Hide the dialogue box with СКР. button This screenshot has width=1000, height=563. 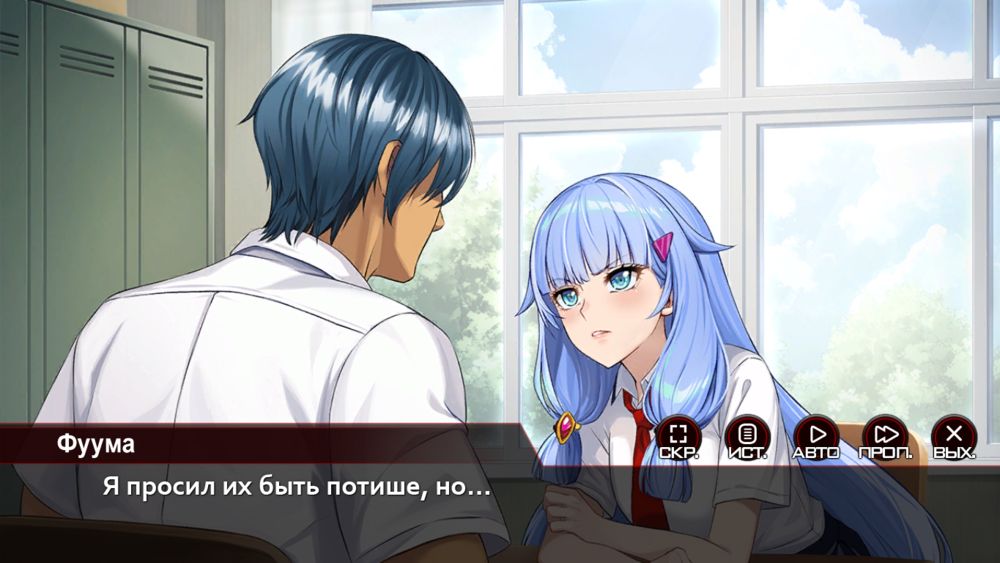click(679, 436)
